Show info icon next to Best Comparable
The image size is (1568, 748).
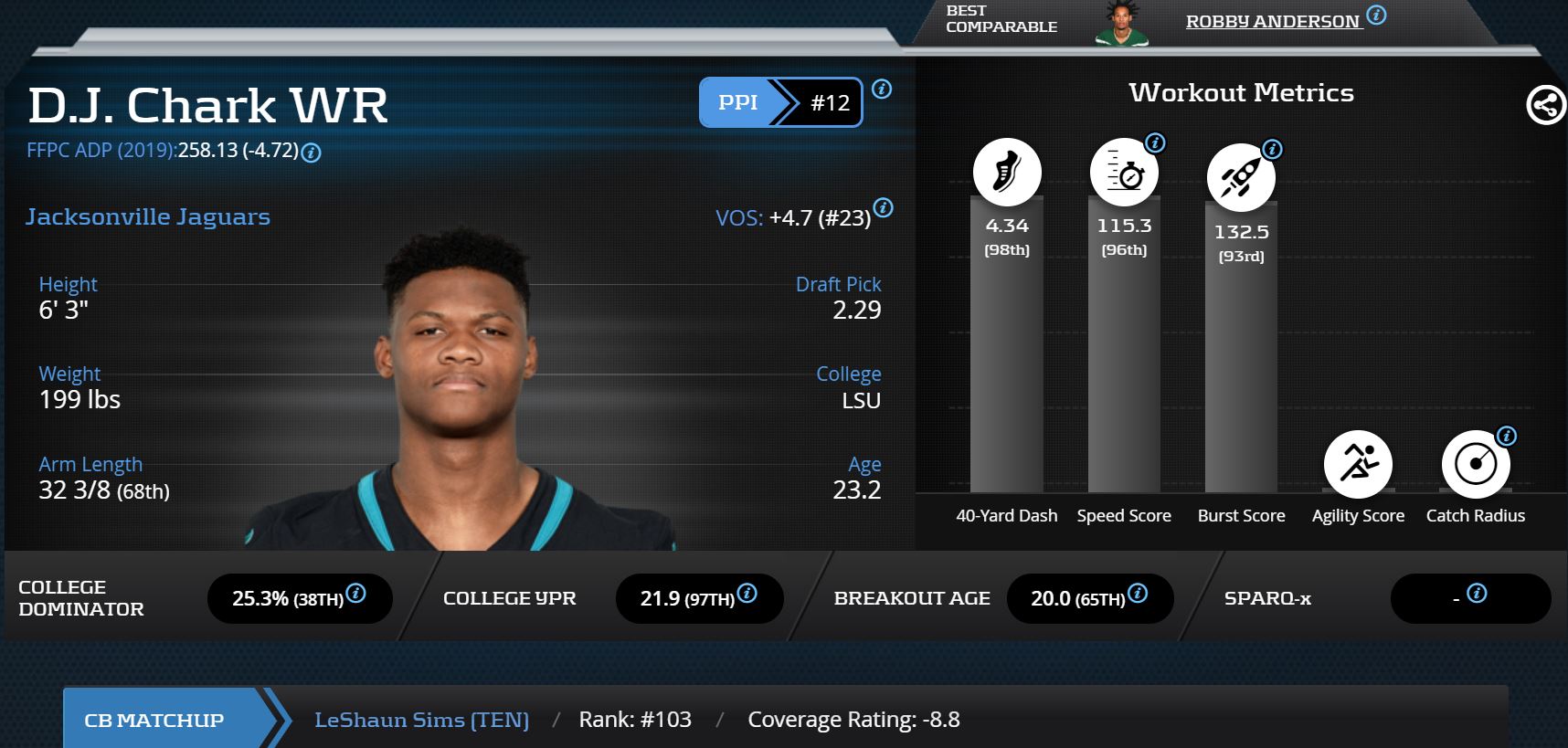[x=1376, y=15]
